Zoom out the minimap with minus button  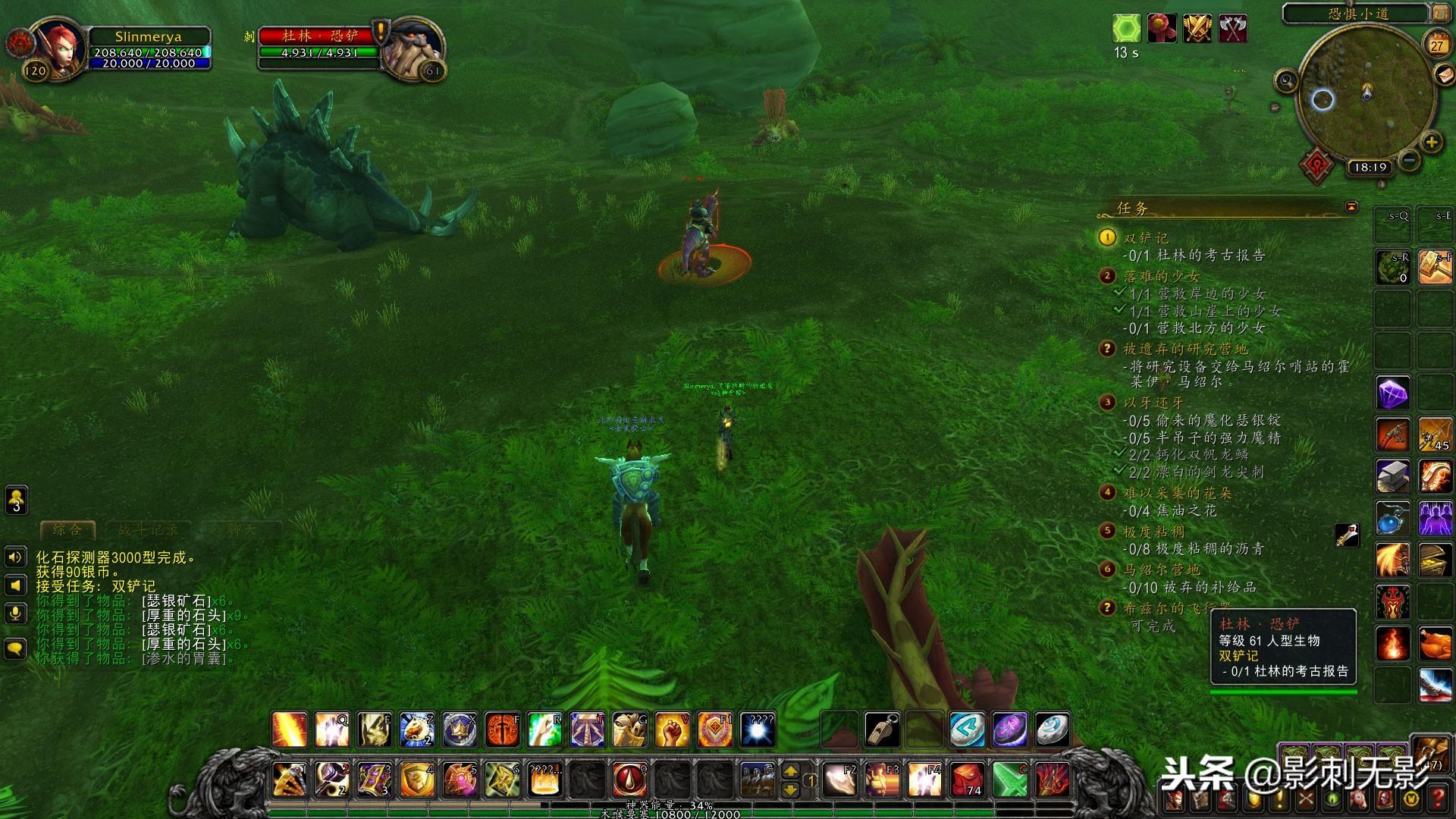tap(1409, 160)
